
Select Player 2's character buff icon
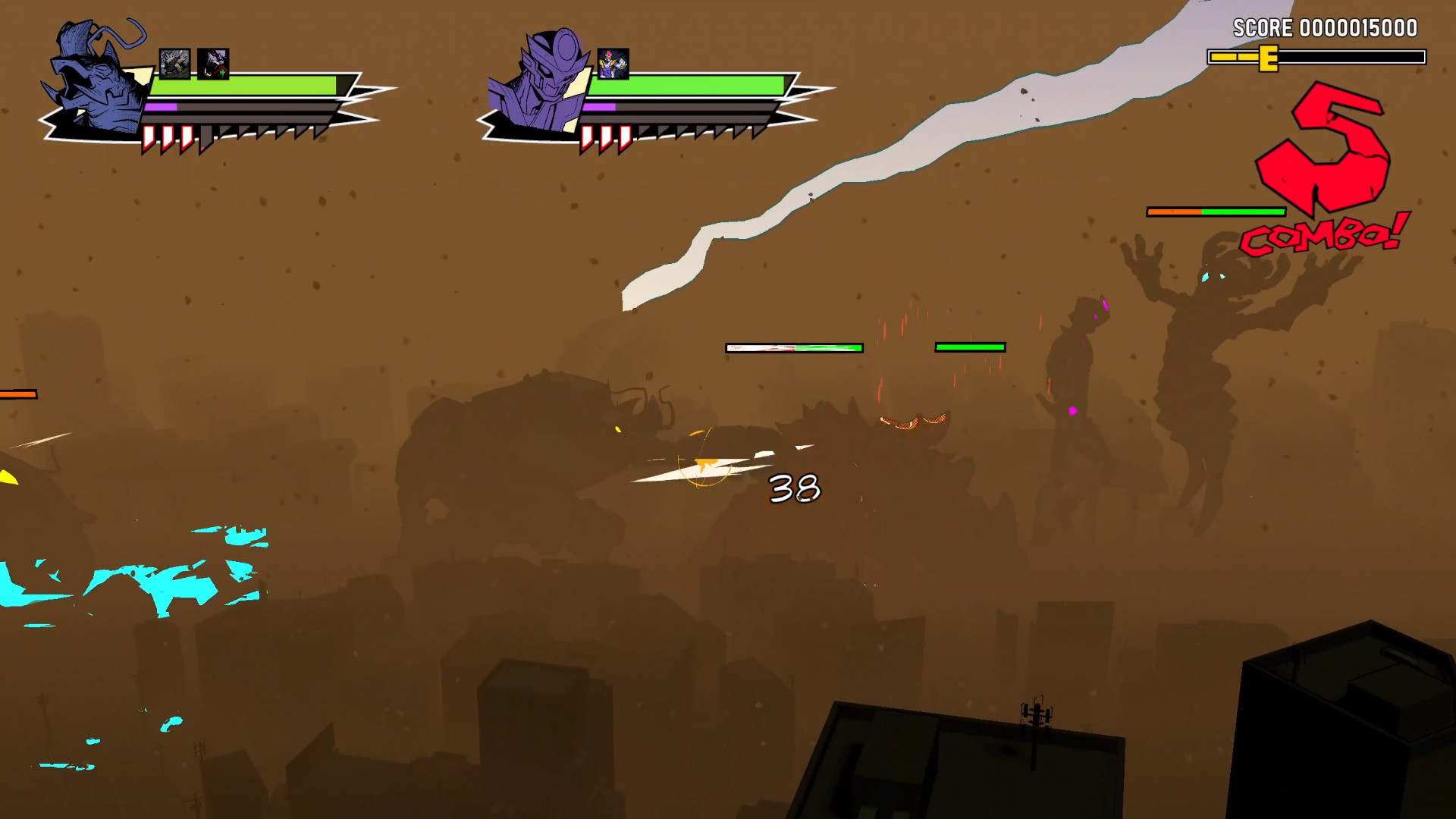click(x=613, y=64)
